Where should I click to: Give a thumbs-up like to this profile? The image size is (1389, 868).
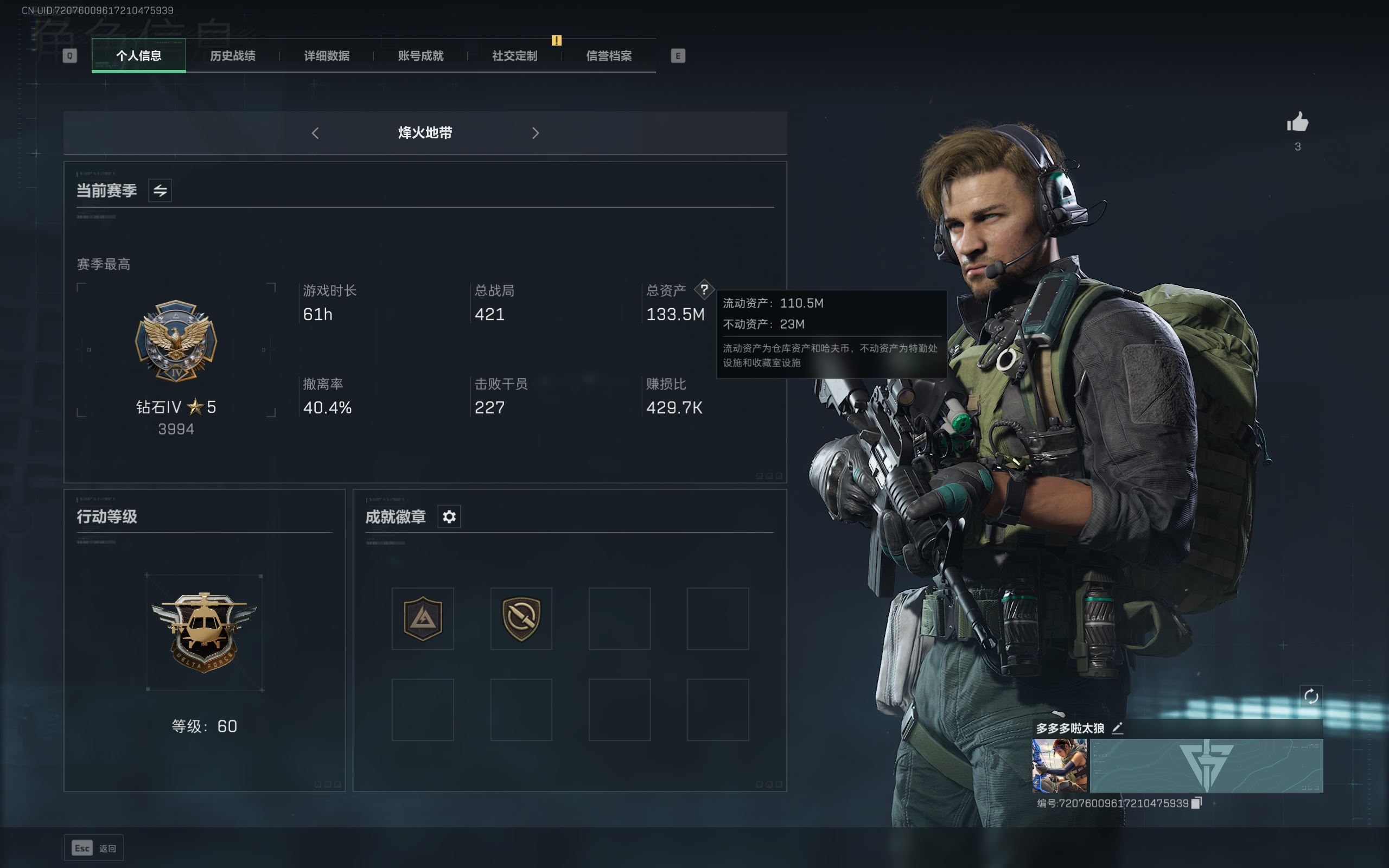(x=1297, y=122)
